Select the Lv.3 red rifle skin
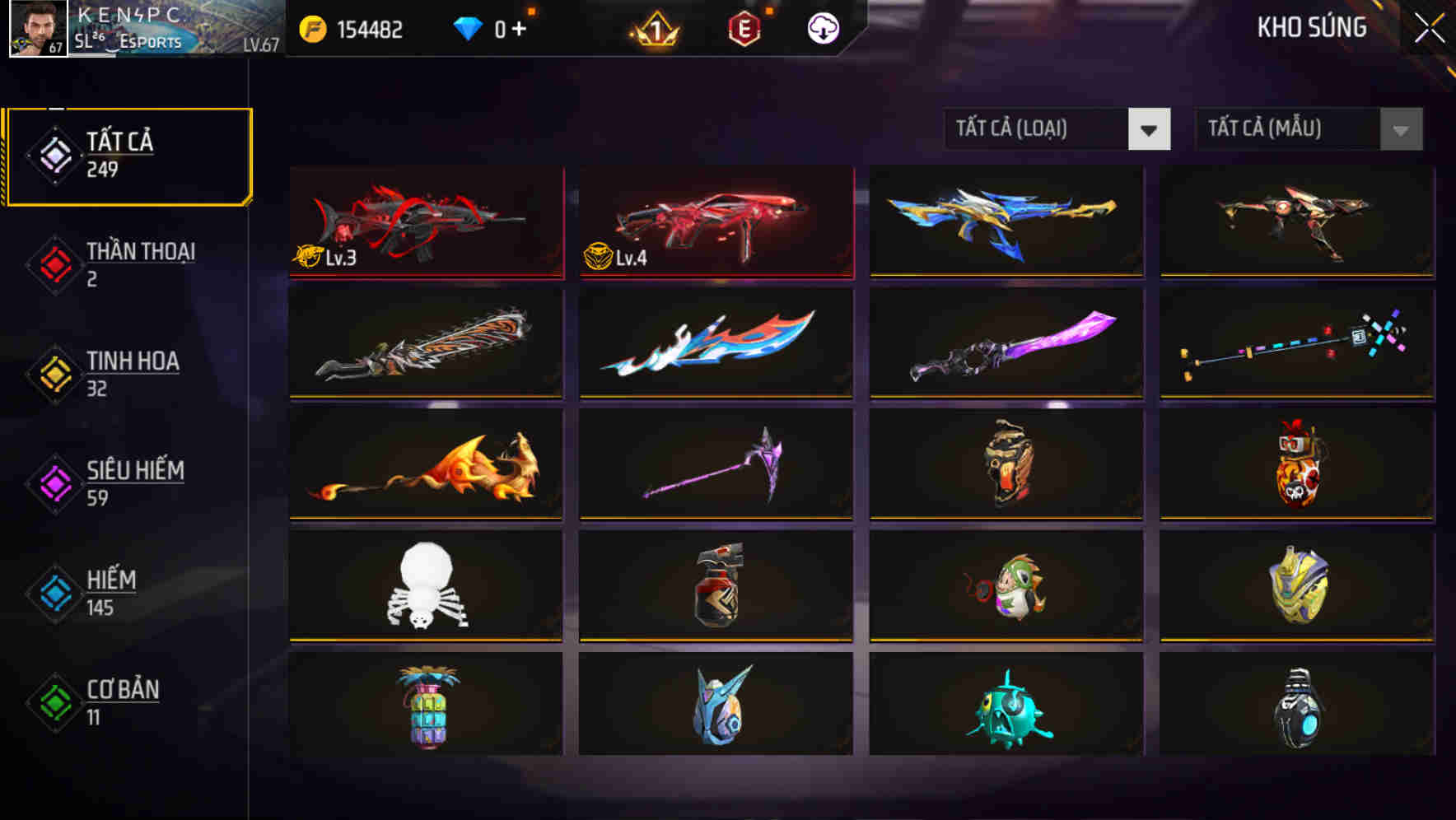Image resolution: width=1456 pixels, height=820 pixels. 425,222
